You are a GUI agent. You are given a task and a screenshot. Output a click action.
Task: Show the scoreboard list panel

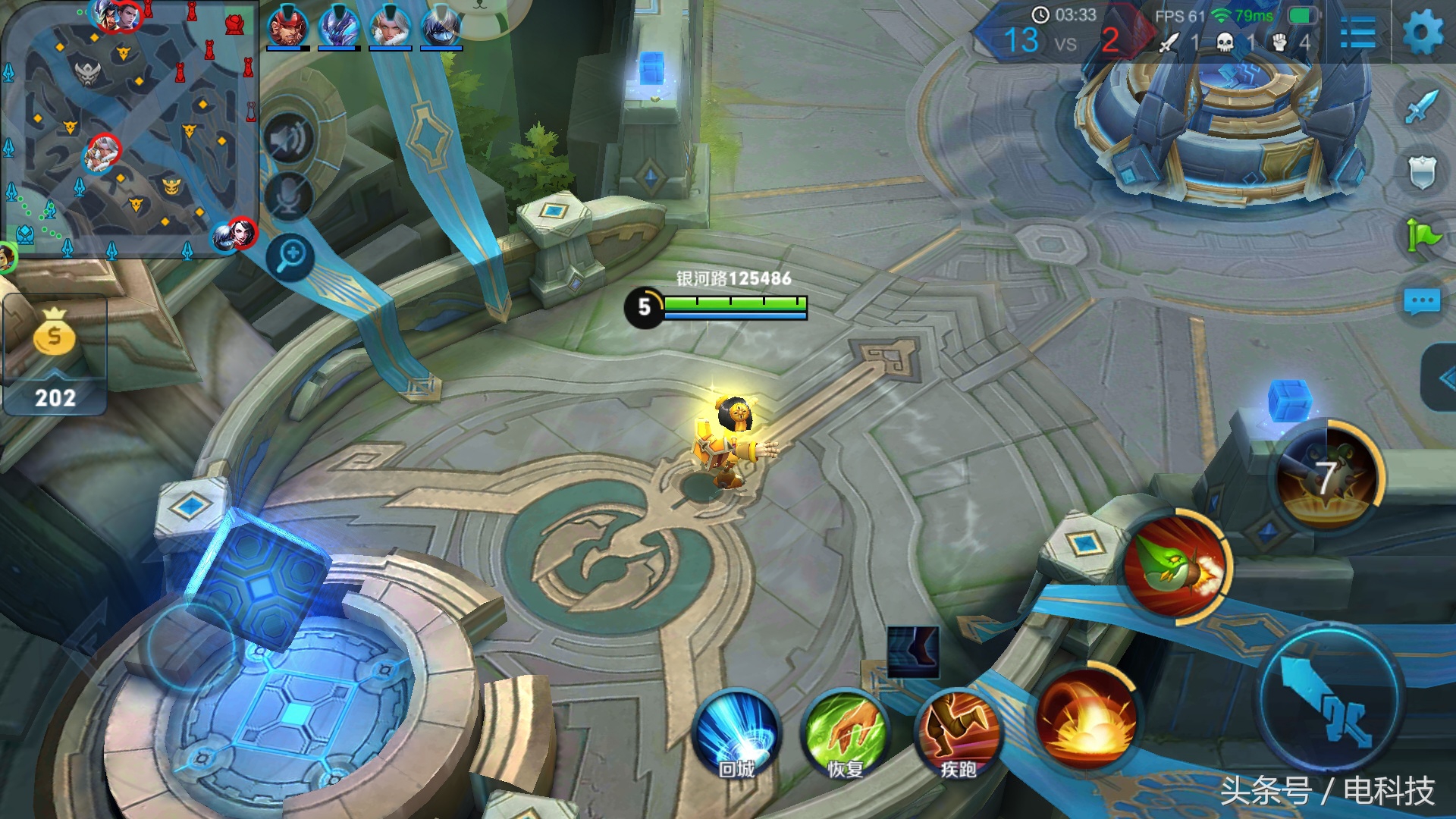[x=1357, y=33]
